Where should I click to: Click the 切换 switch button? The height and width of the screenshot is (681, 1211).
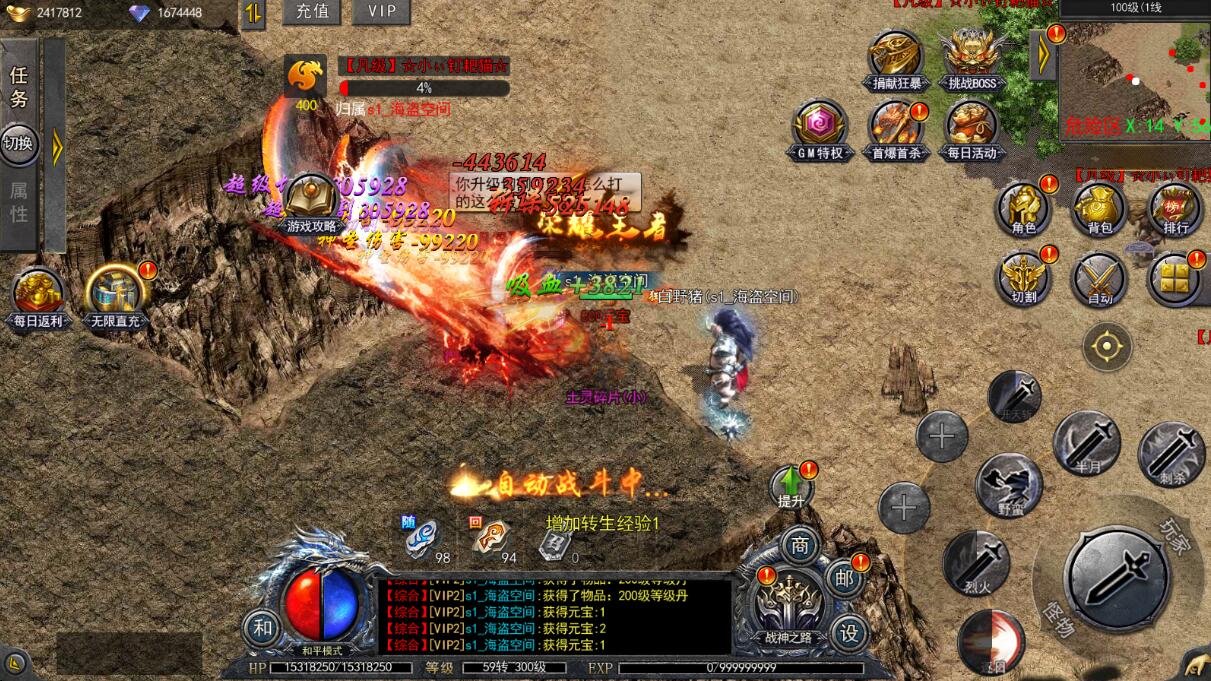19,143
